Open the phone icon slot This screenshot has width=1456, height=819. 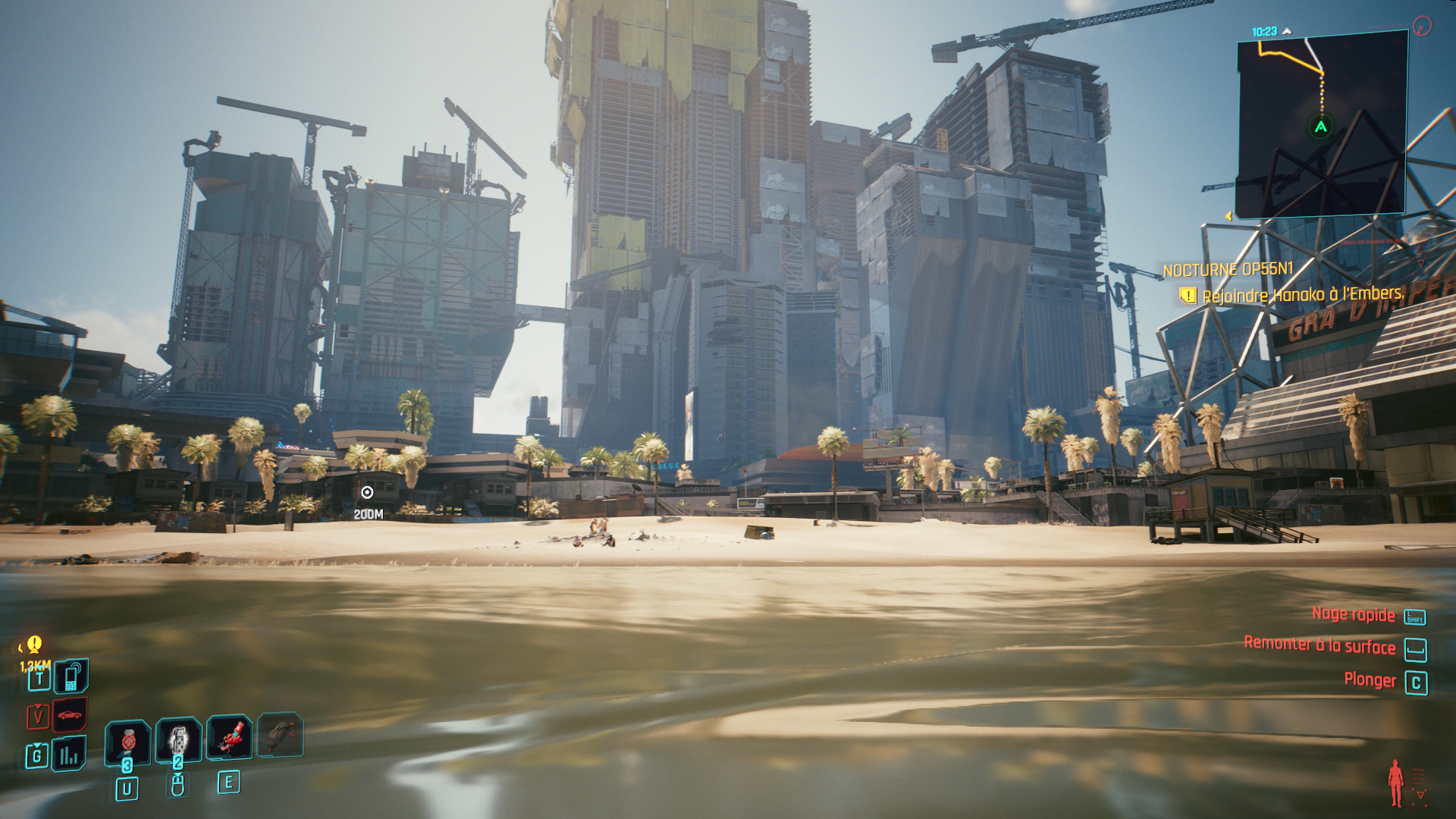tap(71, 676)
